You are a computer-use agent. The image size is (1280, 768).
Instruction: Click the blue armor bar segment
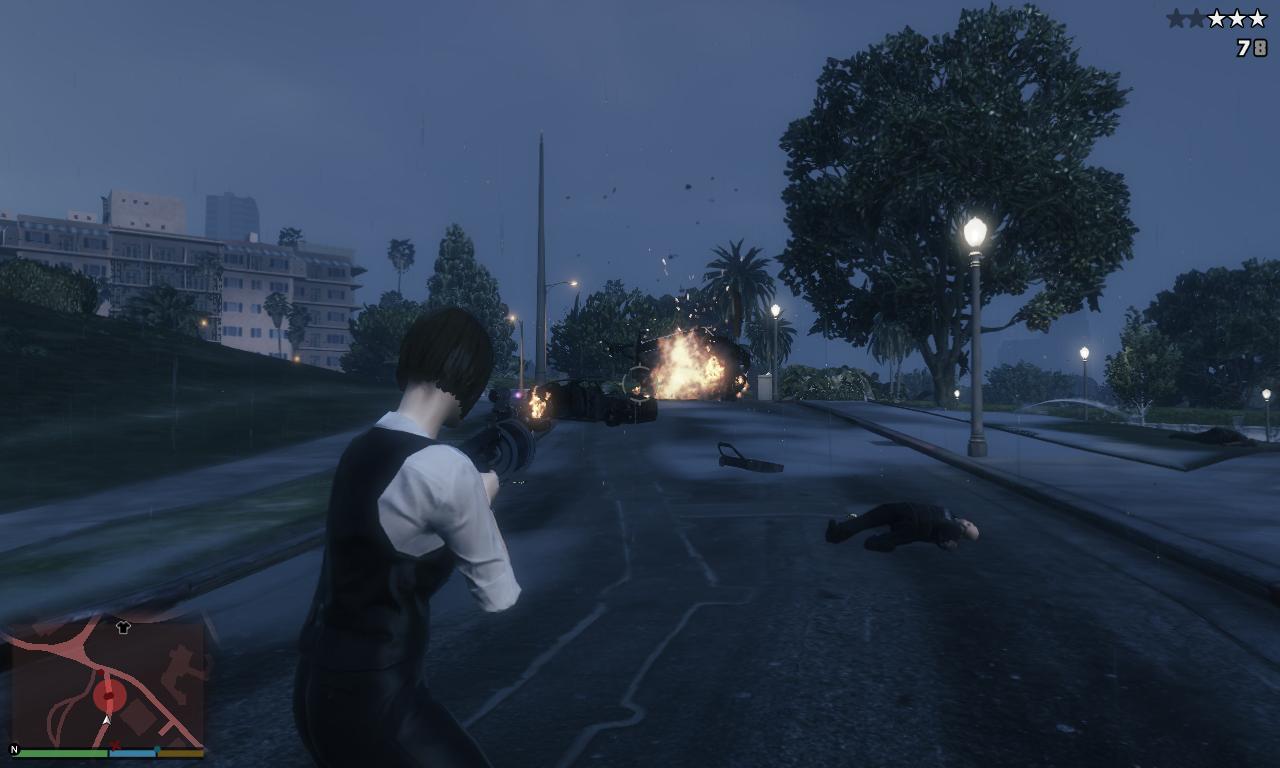[x=131, y=752]
